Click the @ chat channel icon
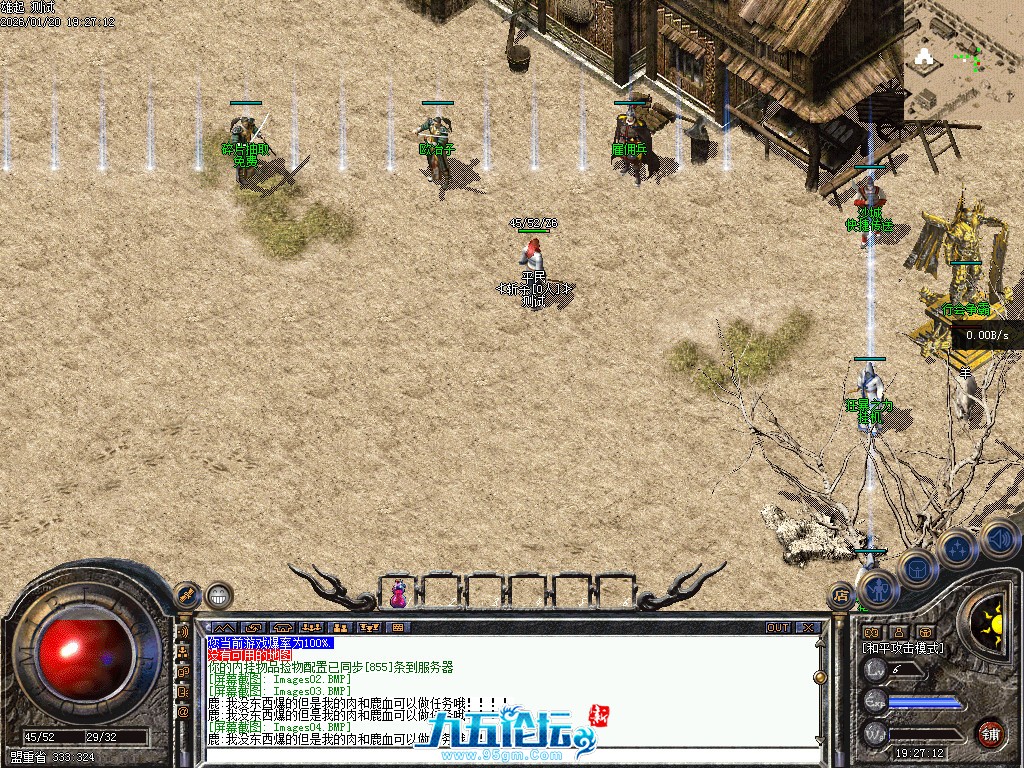 (x=183, y=711)
